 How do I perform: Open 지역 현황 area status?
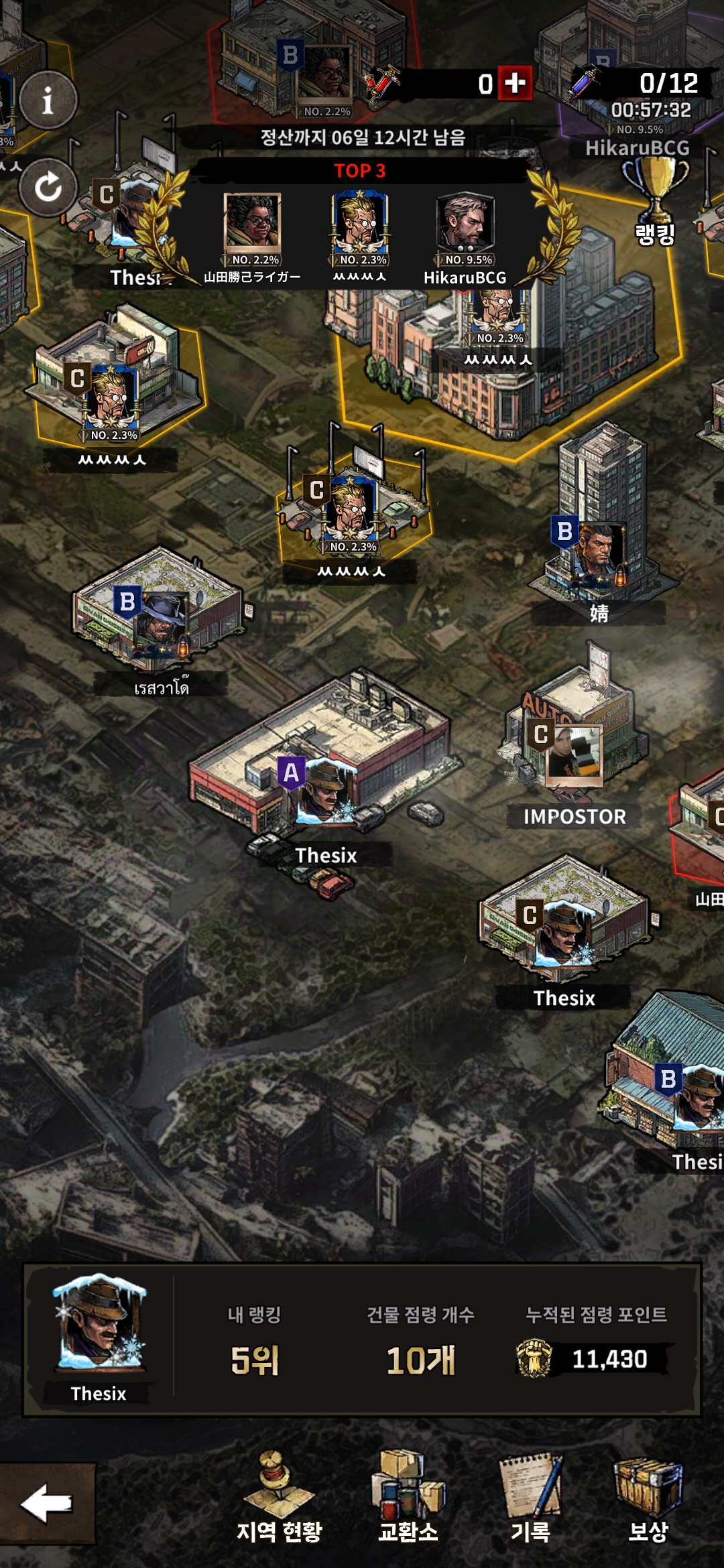pos(279,1498)
